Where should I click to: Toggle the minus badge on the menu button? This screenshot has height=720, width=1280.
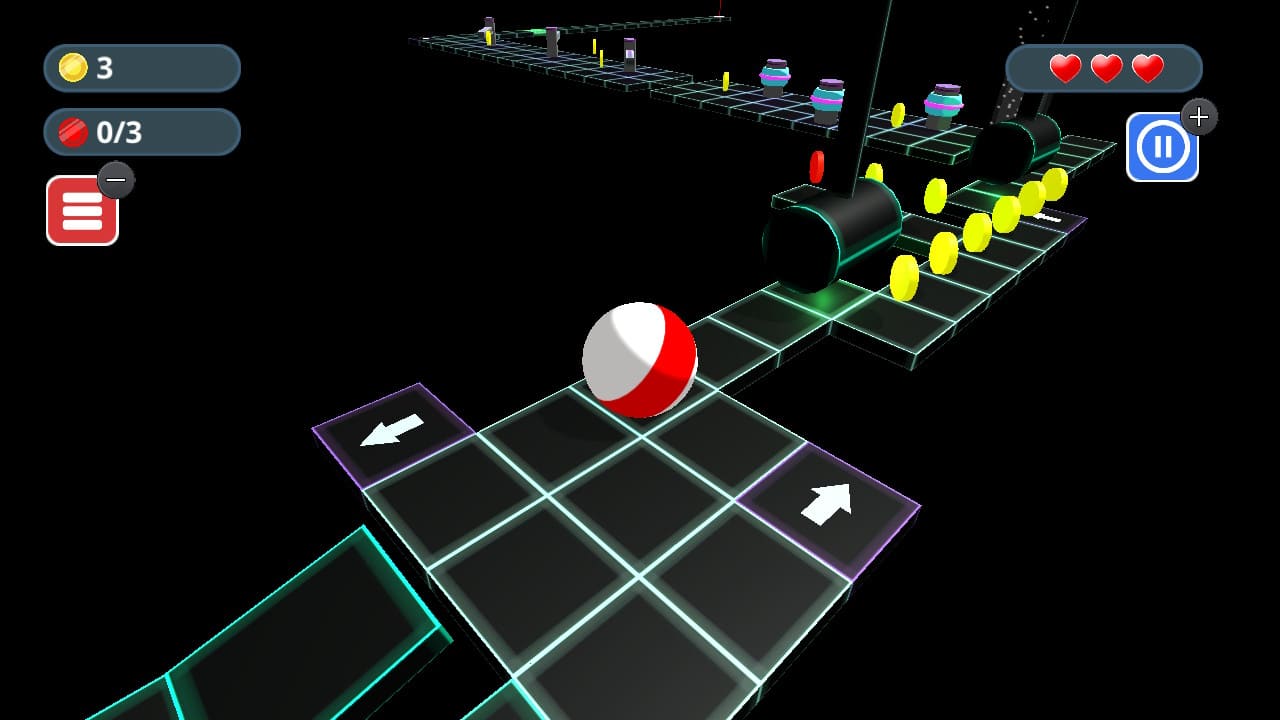(115, 180)
